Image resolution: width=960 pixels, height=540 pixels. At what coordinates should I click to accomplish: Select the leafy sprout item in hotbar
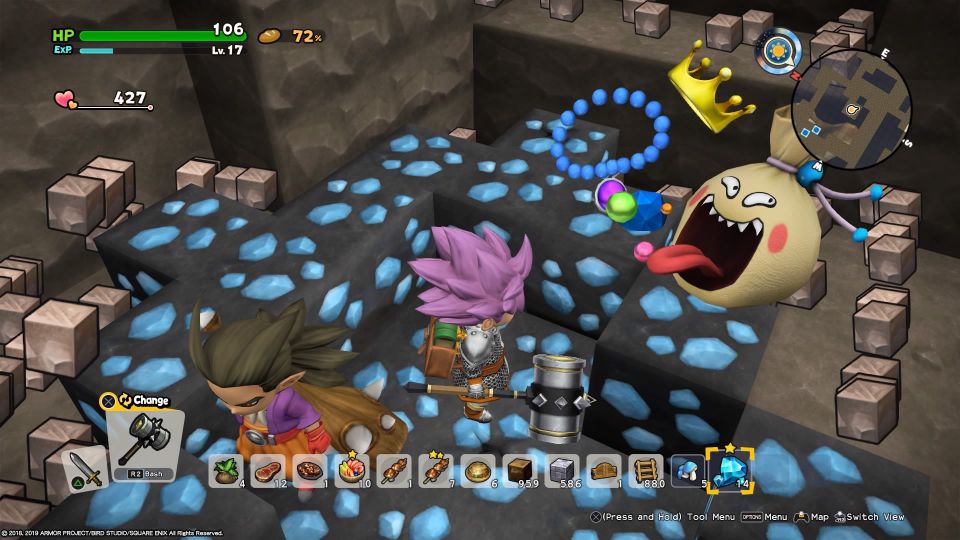(x=226, y=470)
